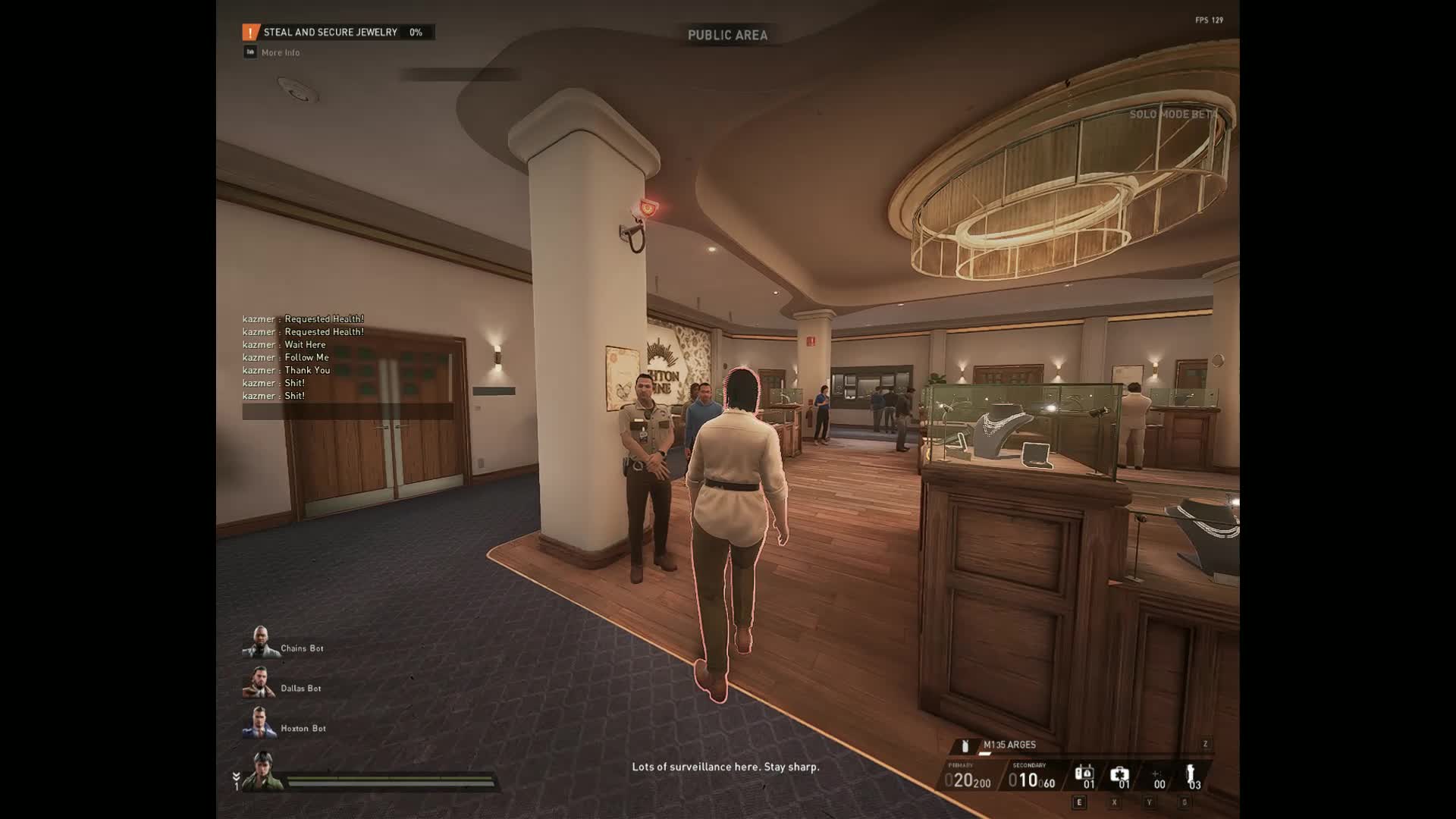Select the Dallas Bot teammate portrait
Image resolution: width=1456 pixels, height=819 pixels.
coord(259,683)
